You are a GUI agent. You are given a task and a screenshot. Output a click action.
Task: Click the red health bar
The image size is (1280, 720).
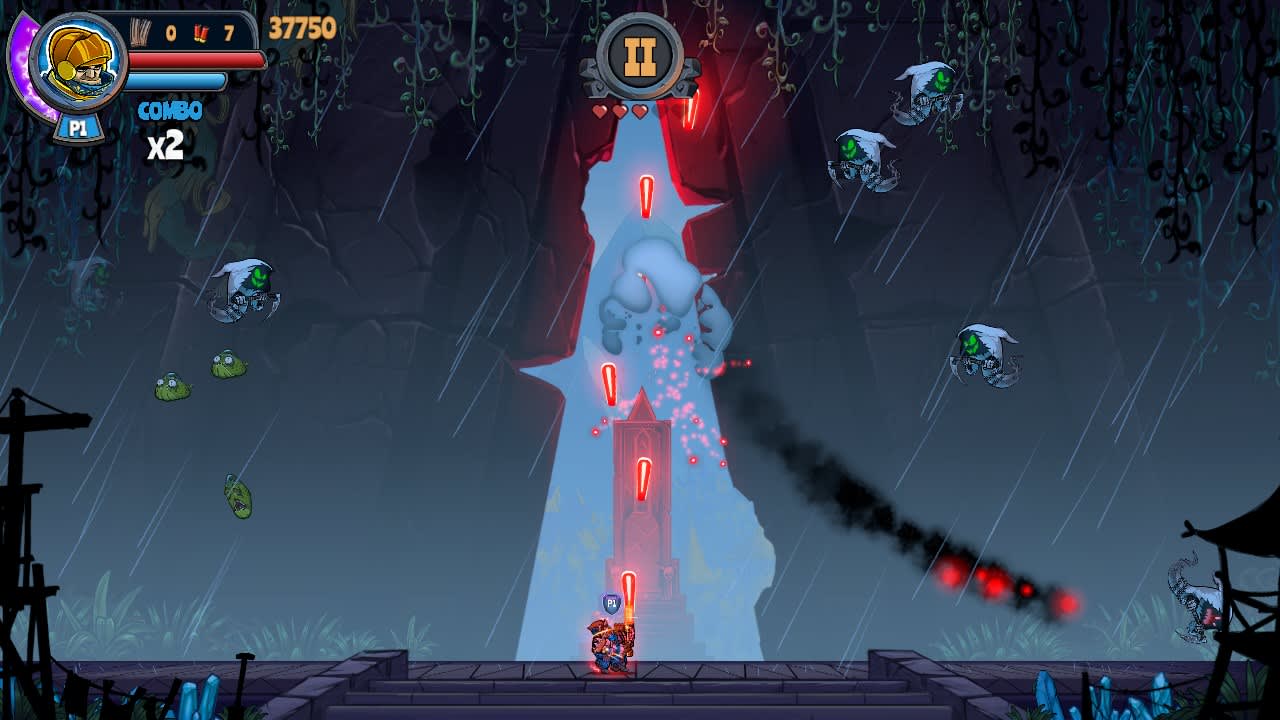[195, 58]
